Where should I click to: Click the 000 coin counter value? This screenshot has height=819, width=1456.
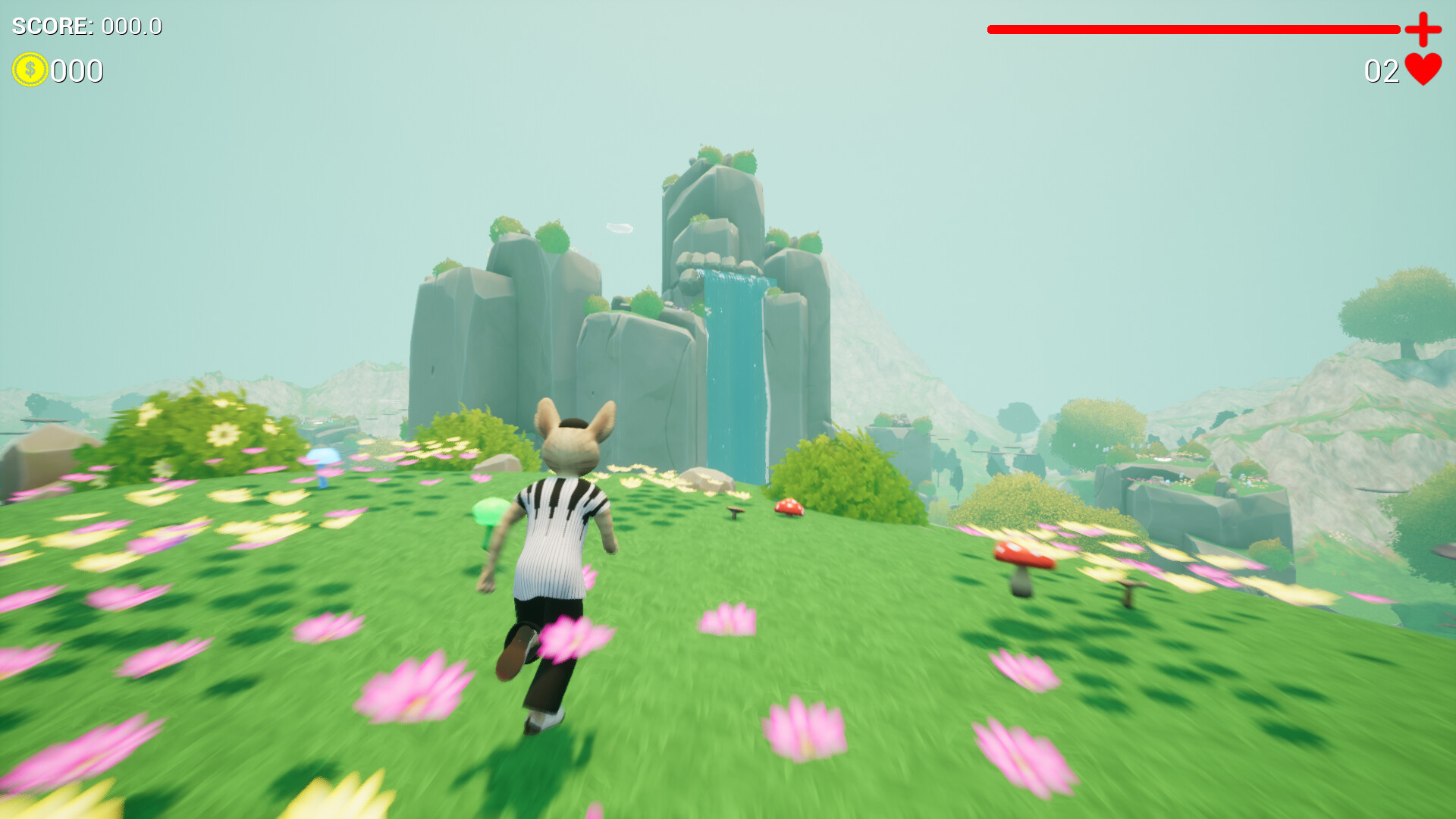[77, 72]
